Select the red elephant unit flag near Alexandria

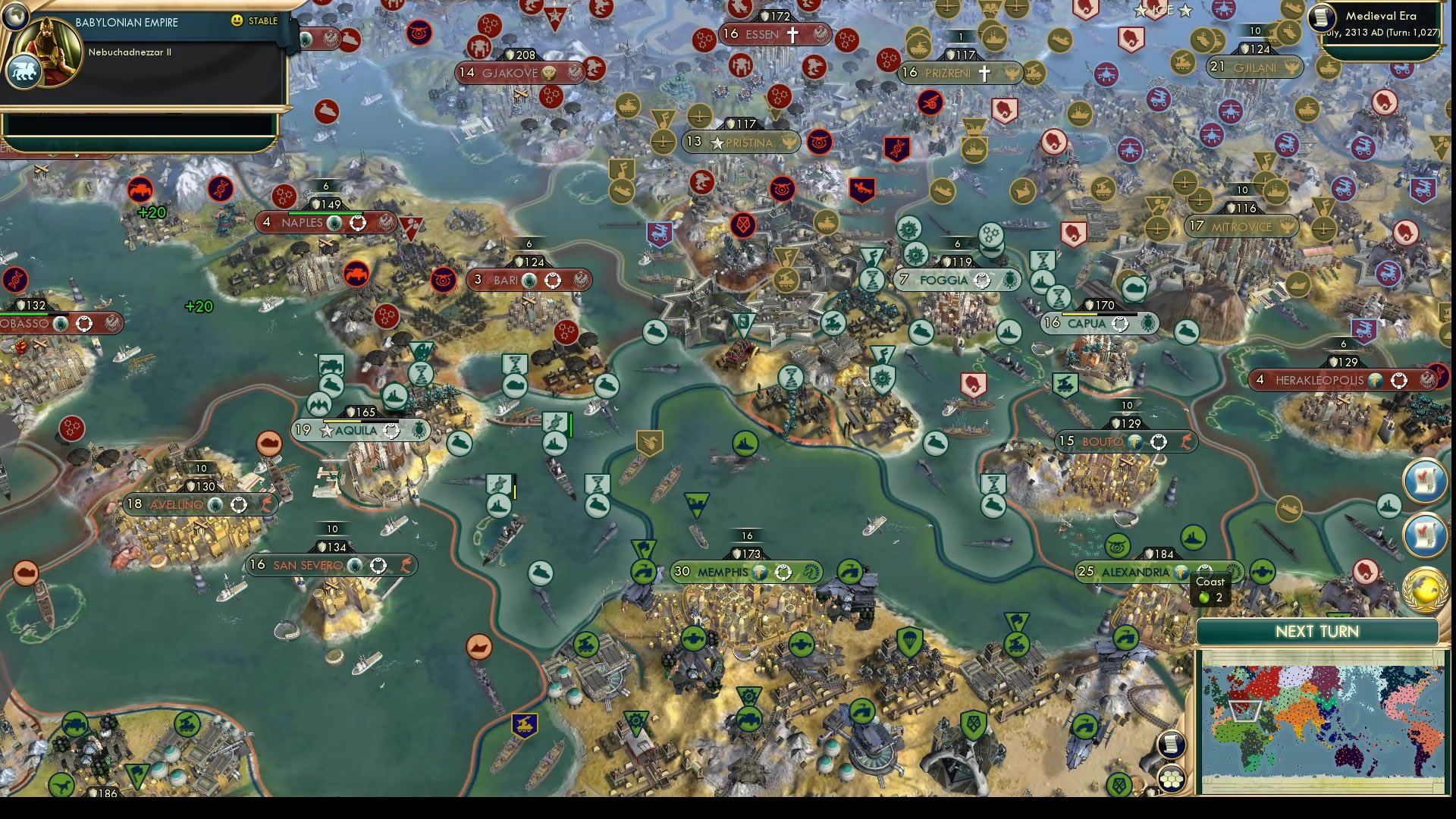[1365, 572]
